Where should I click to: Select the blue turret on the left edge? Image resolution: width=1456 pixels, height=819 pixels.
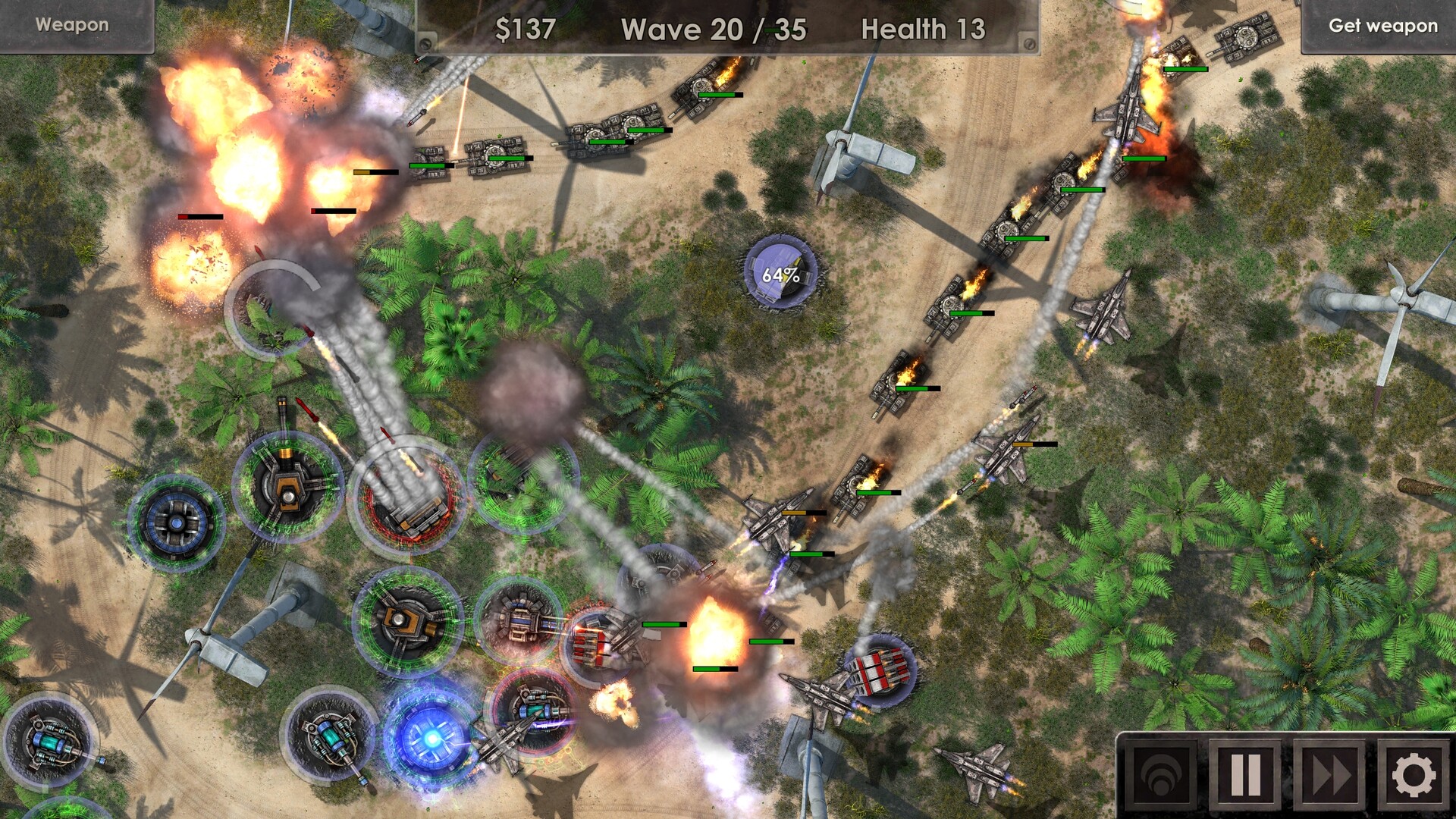coord(176,523)
